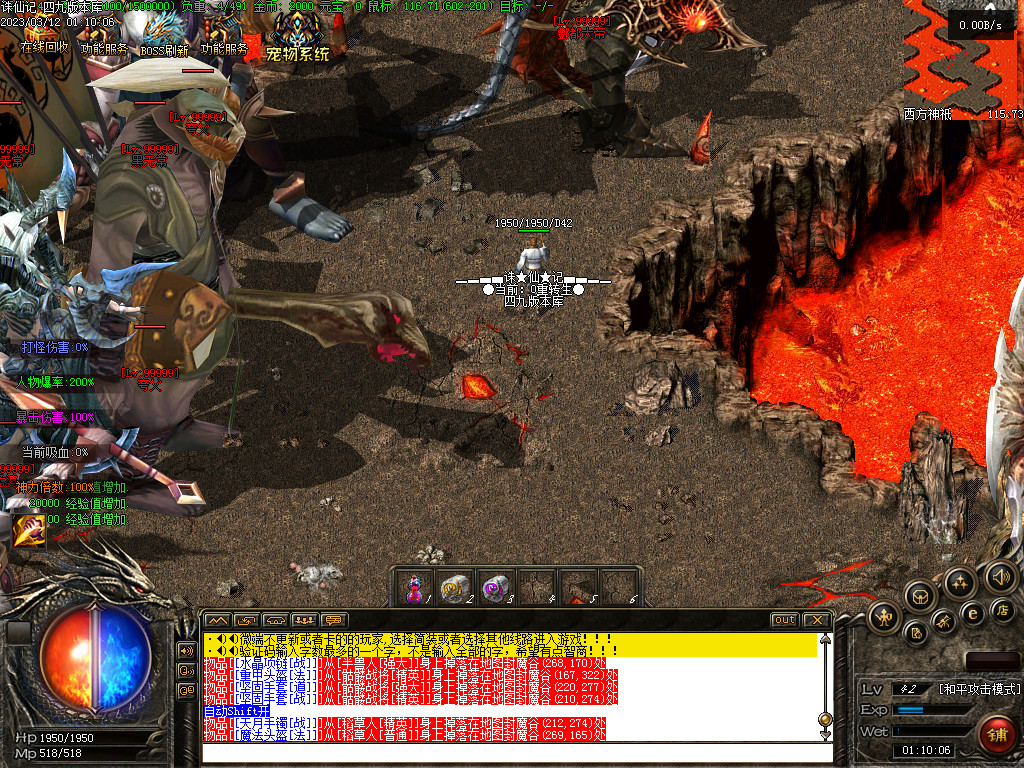The height and width of the screenshot is (768, 1024).
Task: Open the 店 shop button
Action: [1001, 608]
